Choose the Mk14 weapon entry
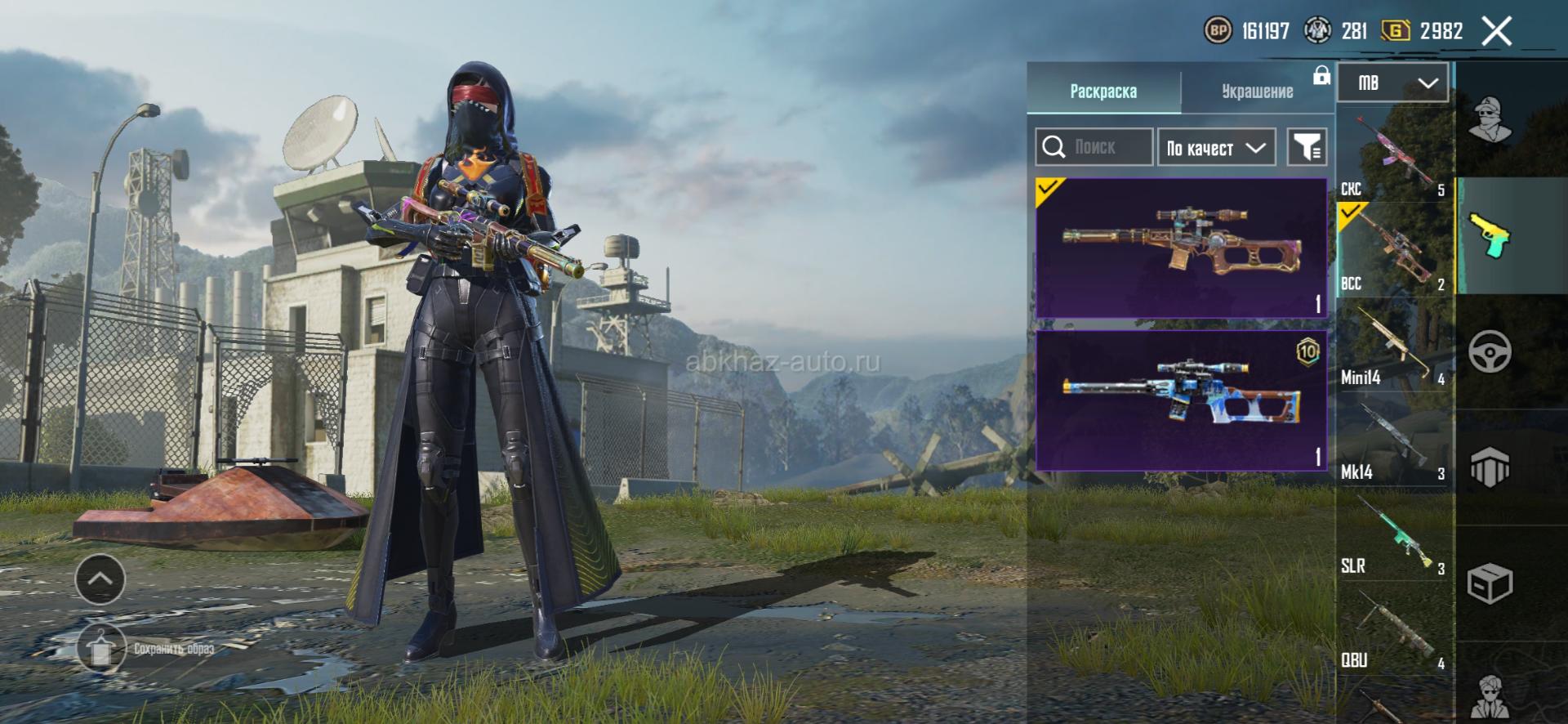 [x=1394, y=439]
